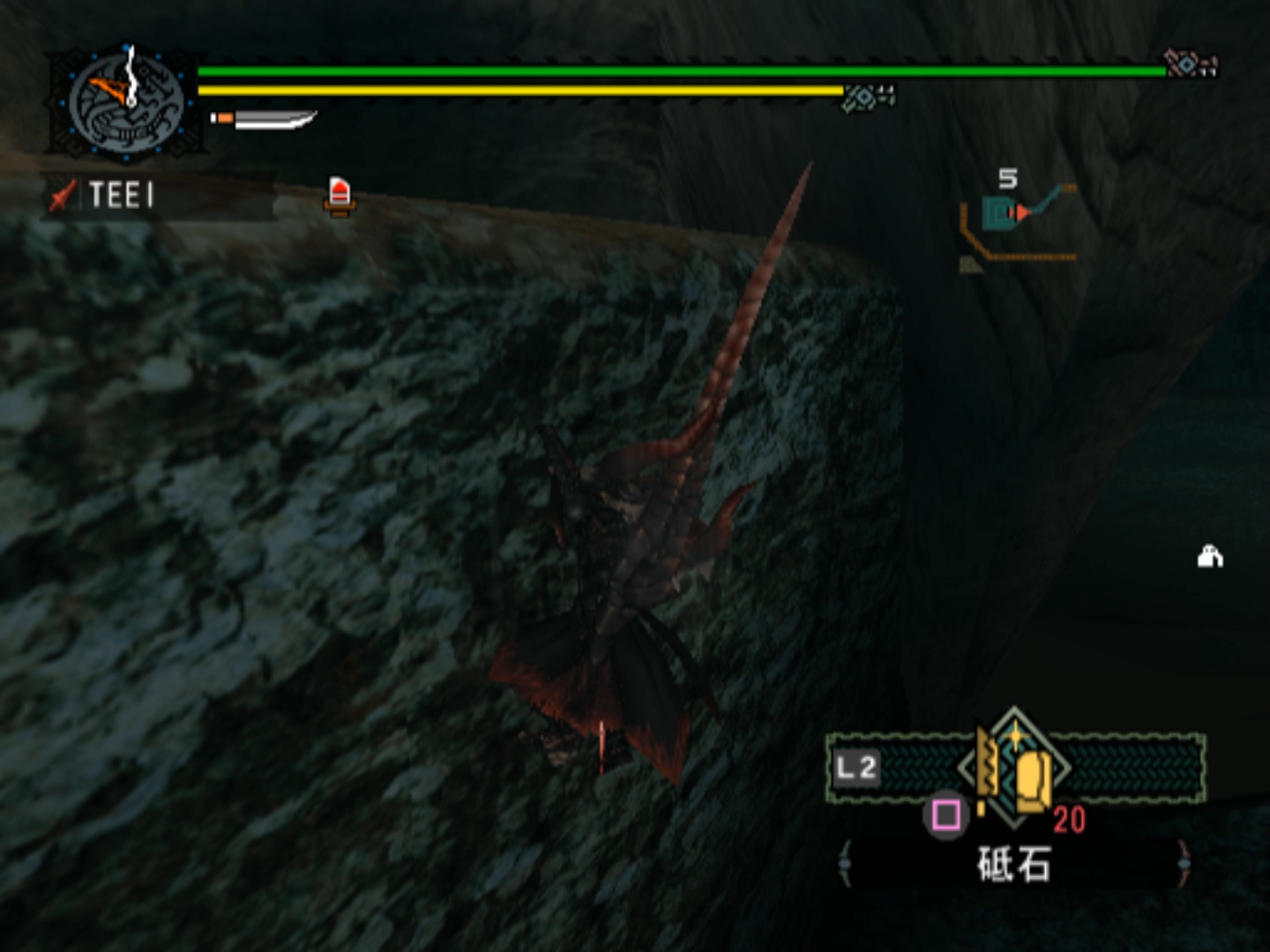Image resolution: width=1270 pixels, height=952 pixels.
Task: Click the red status icon beside player name
Action: (340, 195)
